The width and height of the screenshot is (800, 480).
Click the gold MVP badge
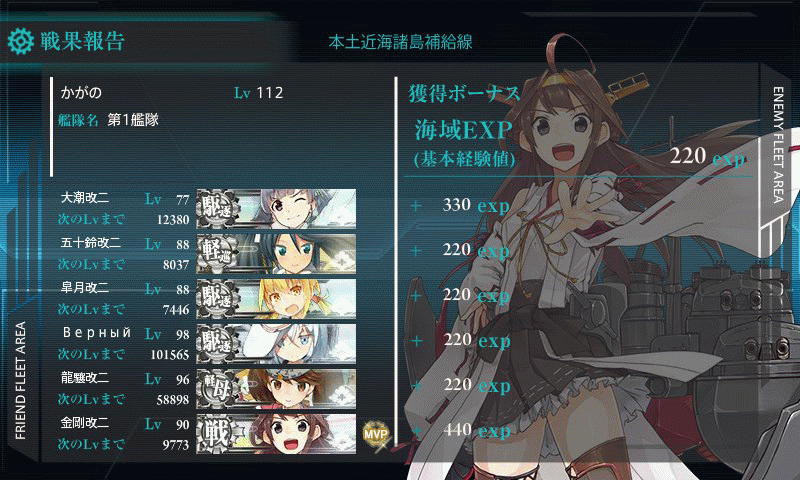pos(374,432)
